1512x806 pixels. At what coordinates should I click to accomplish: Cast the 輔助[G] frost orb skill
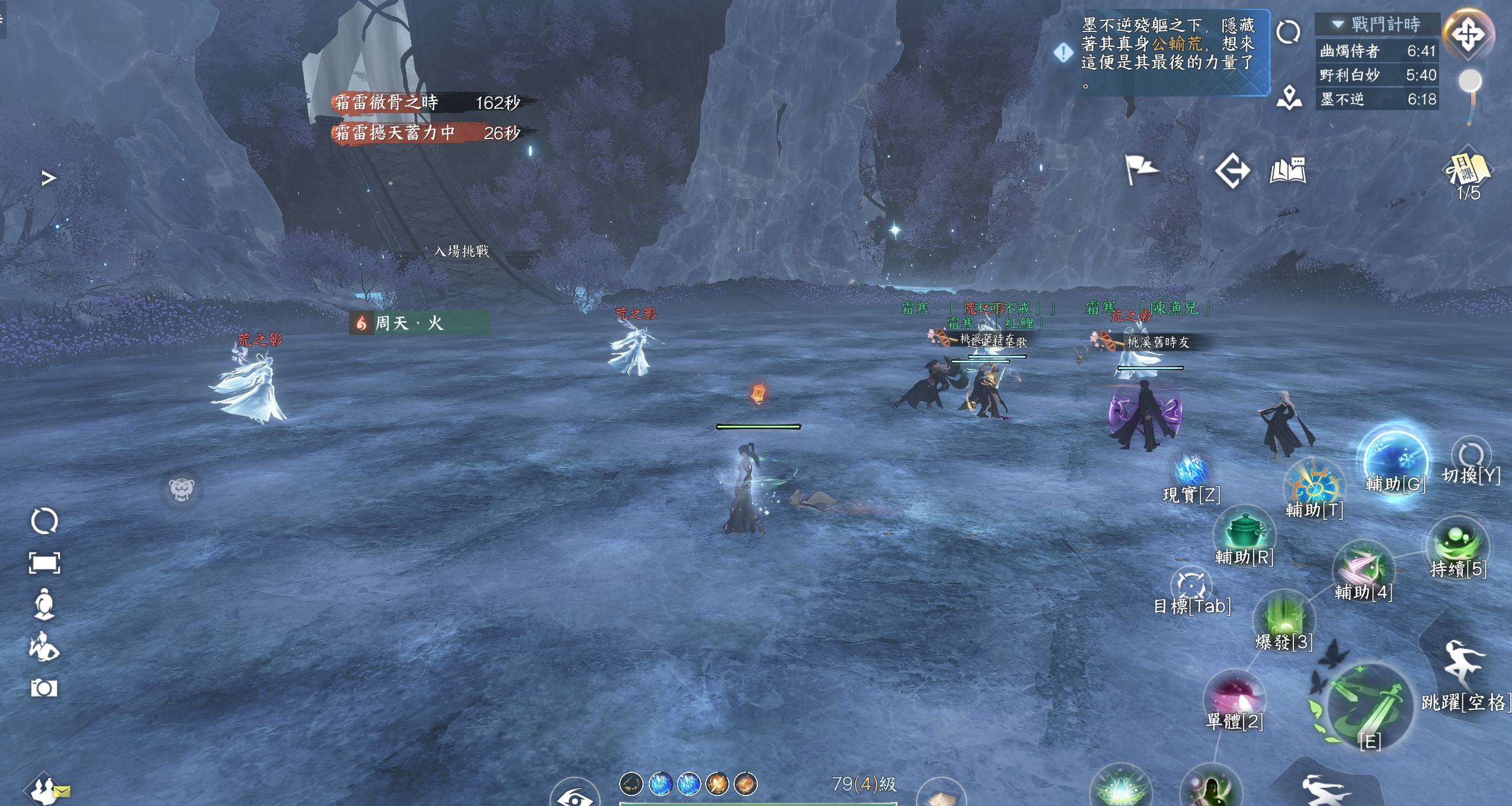1394,459
